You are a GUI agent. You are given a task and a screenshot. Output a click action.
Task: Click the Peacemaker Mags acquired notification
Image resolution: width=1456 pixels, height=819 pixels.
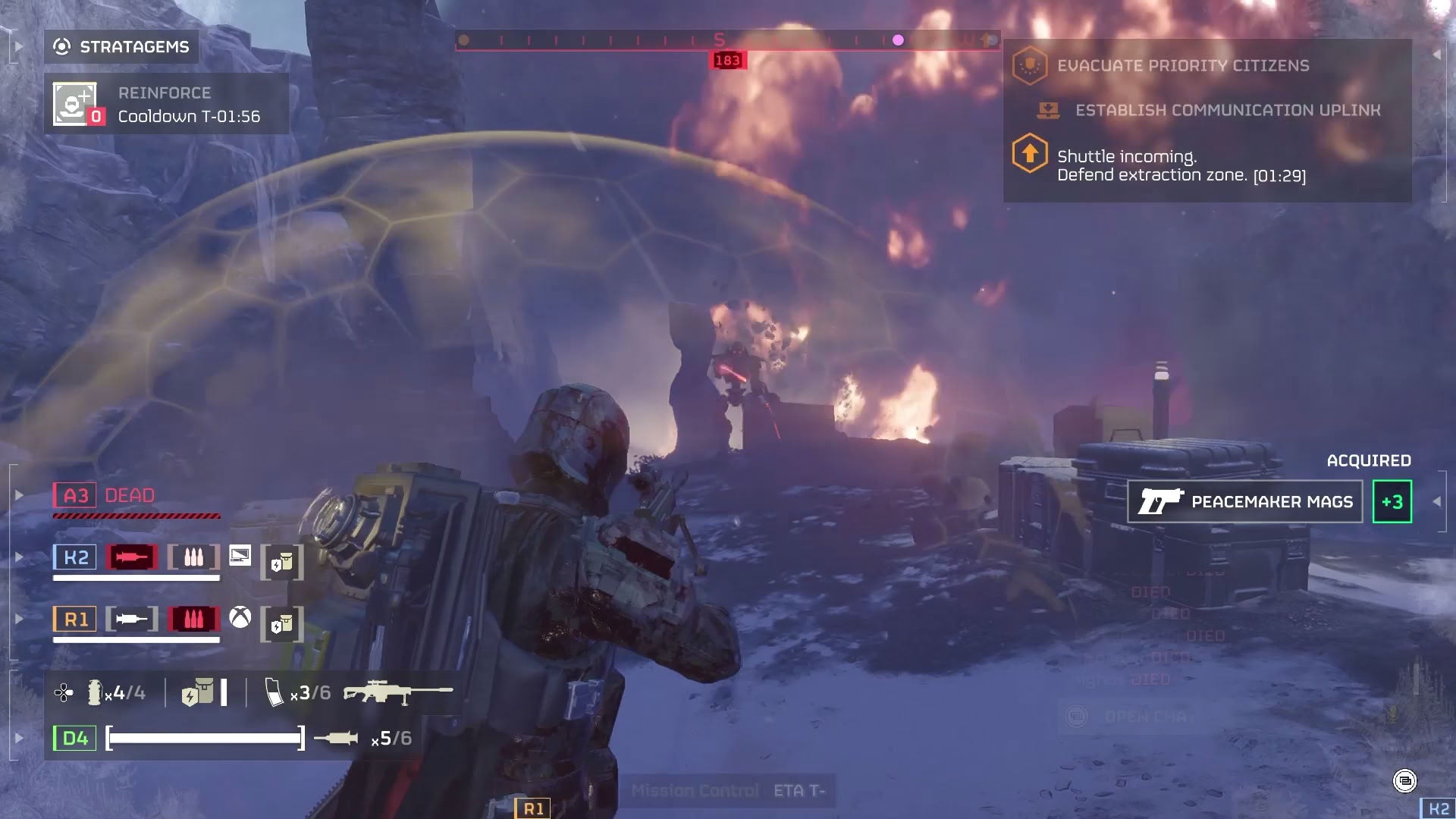pyautogui.click(x=1245, y=502)
